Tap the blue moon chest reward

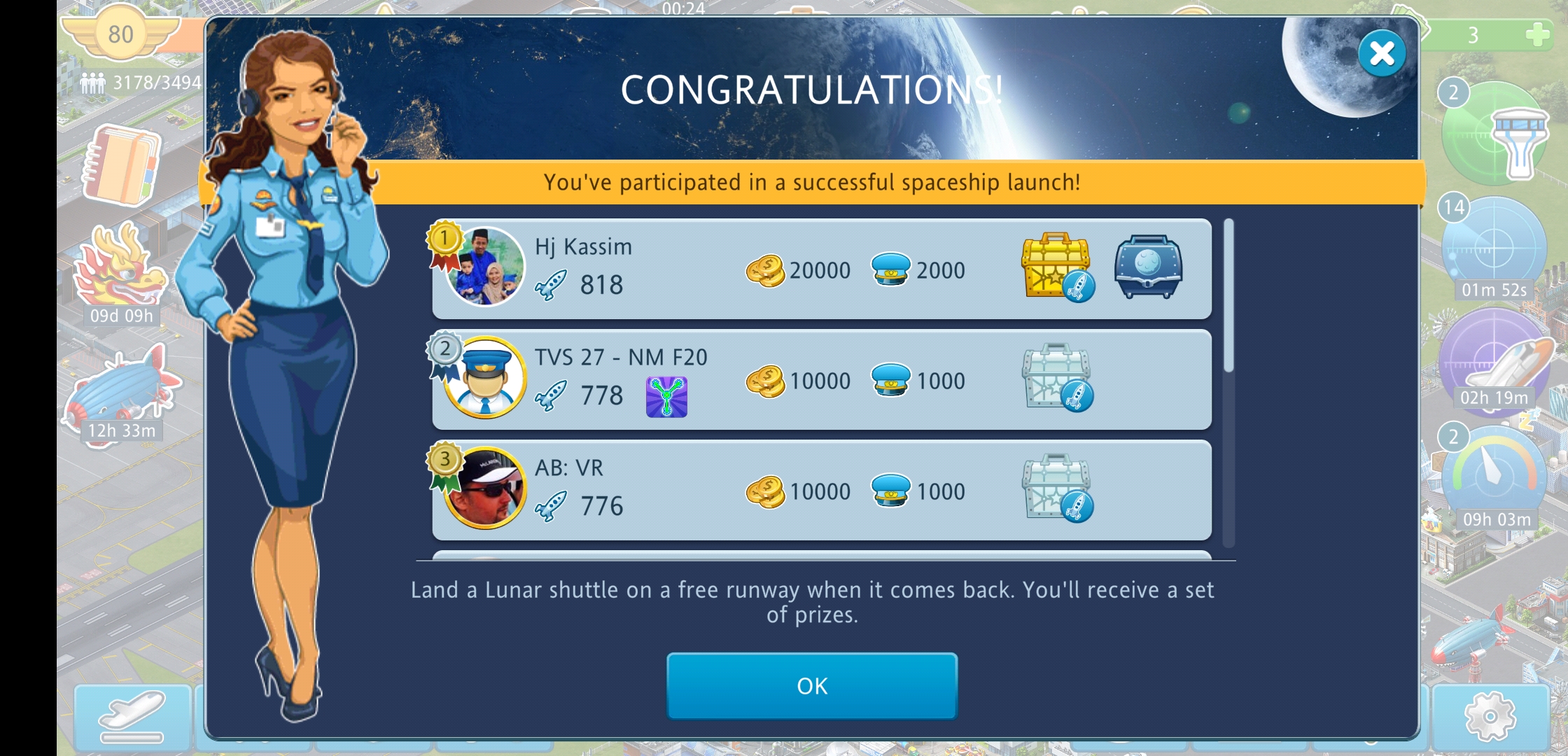point(1148,266)
